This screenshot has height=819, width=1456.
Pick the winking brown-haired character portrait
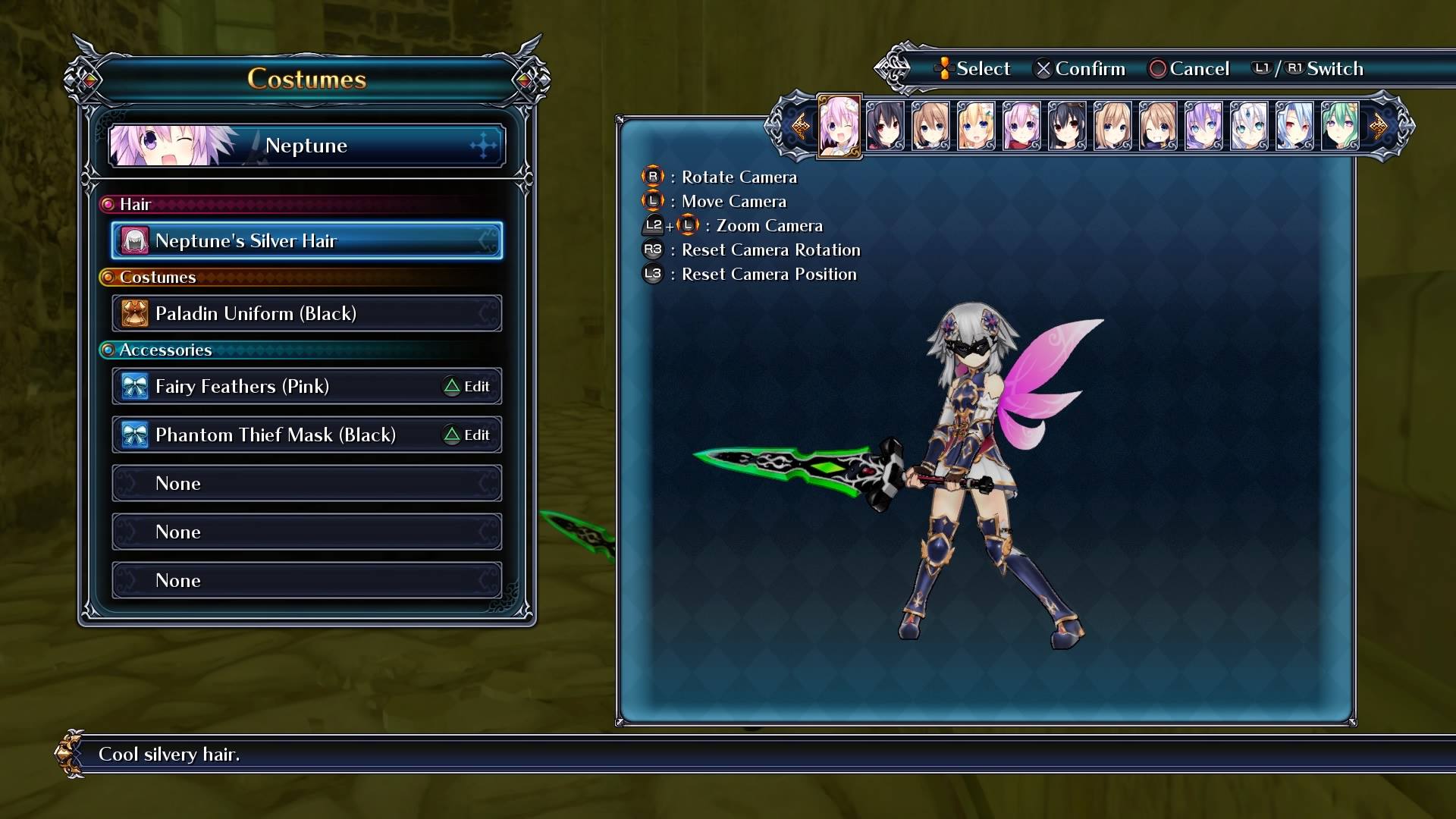point(1158,126)
